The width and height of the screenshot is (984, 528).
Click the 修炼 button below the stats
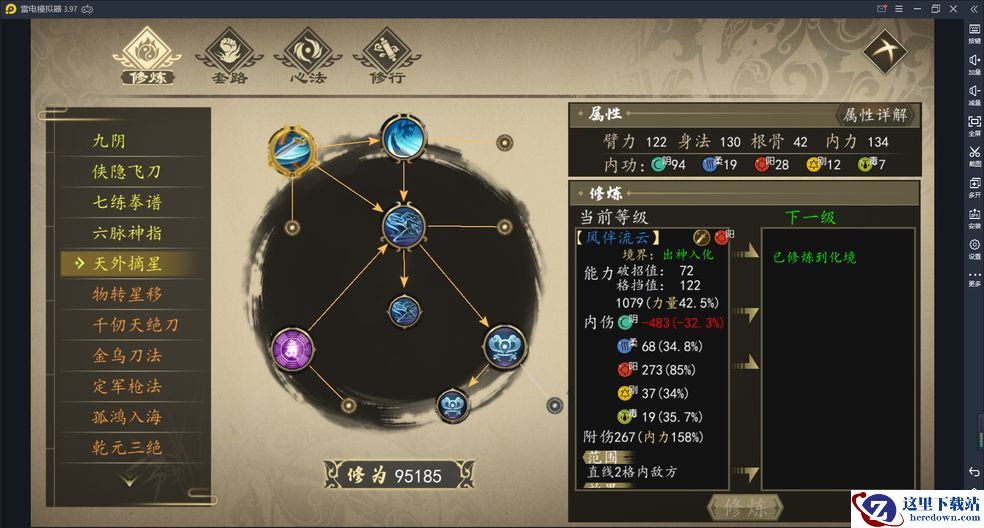(x=743, y=507)
